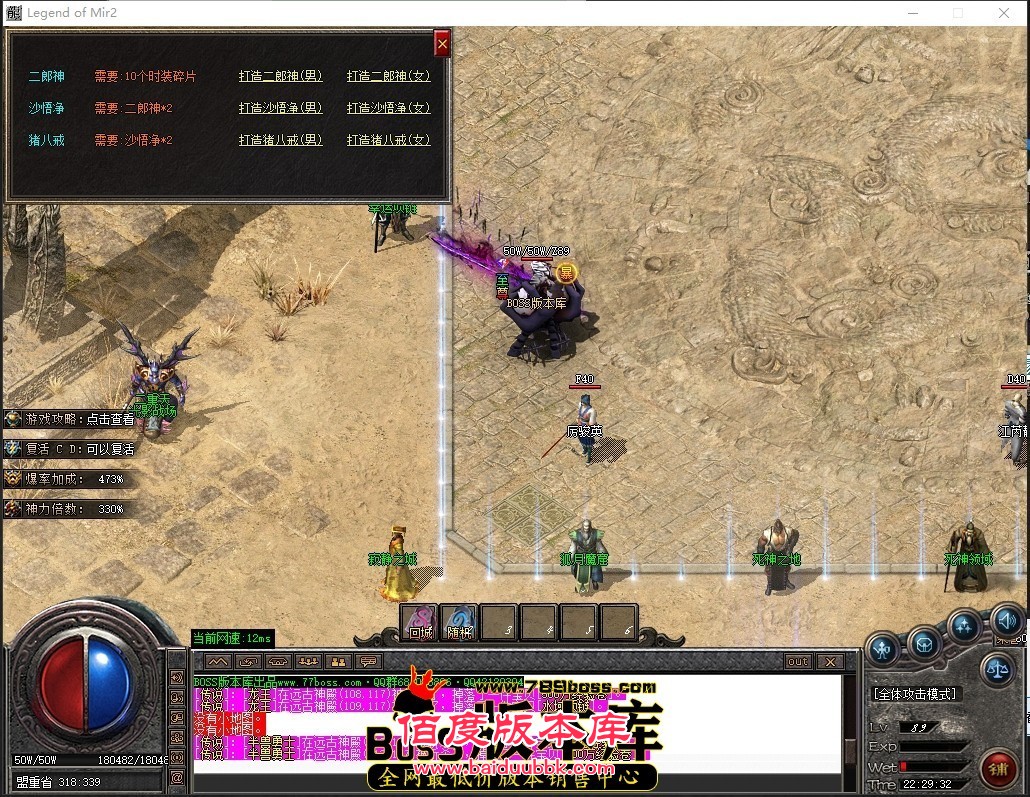This screenshot has width=1030, height=797.
Task: Select 打造沙悟净(女) option
Action: coord(388,108)
